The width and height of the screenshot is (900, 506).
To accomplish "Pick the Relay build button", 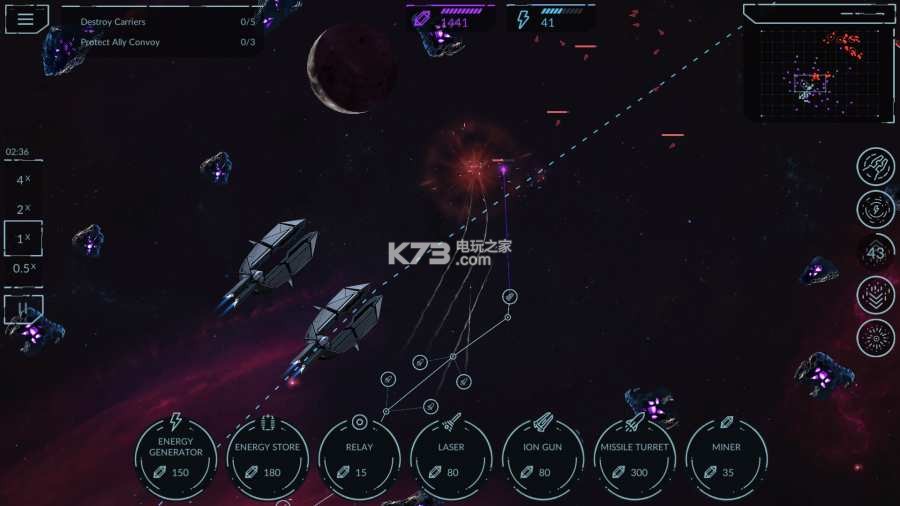I will pyautogui.click(x=359, y=457).
